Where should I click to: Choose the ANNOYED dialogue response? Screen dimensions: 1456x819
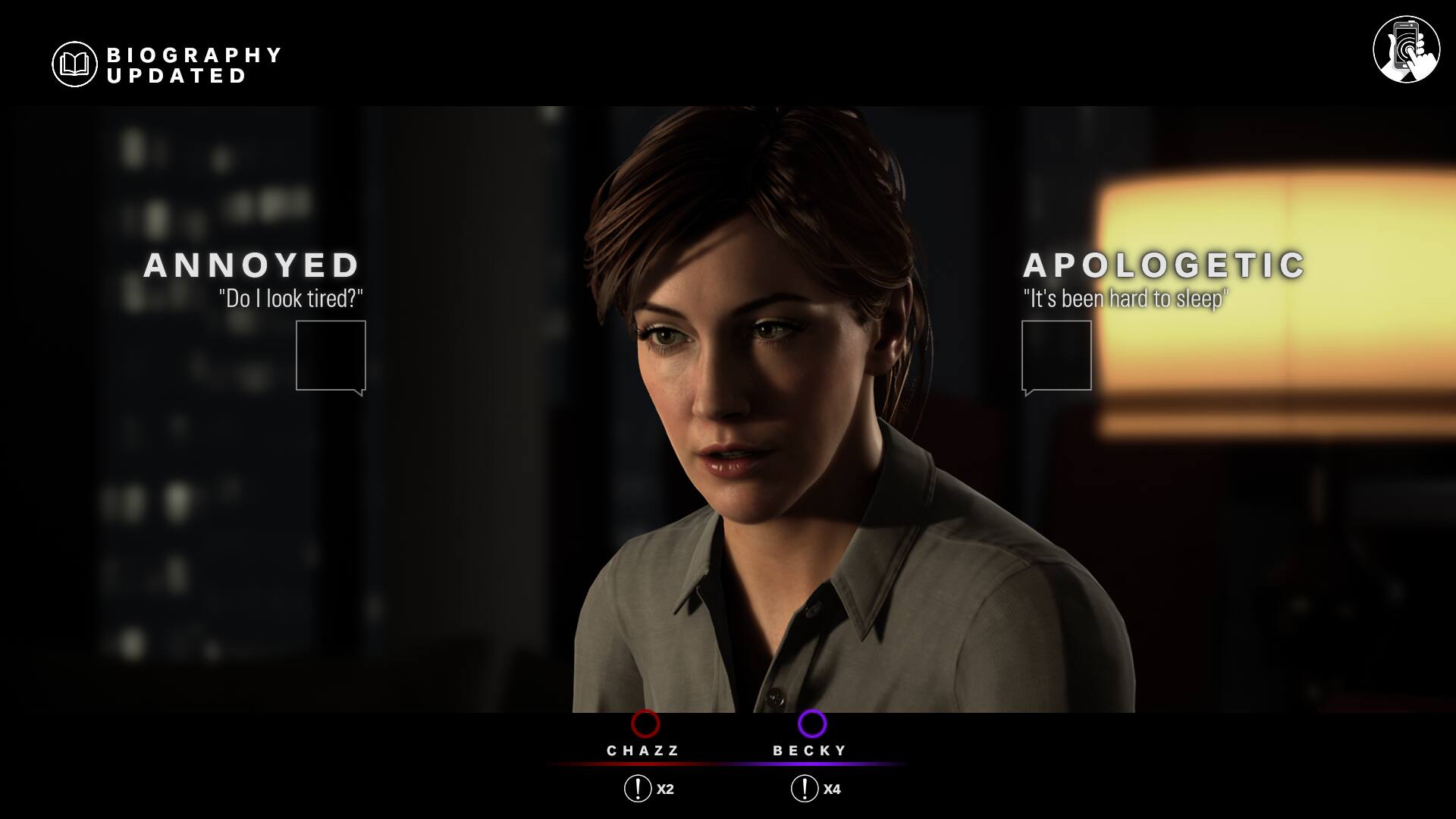click(x=330, y=355)
